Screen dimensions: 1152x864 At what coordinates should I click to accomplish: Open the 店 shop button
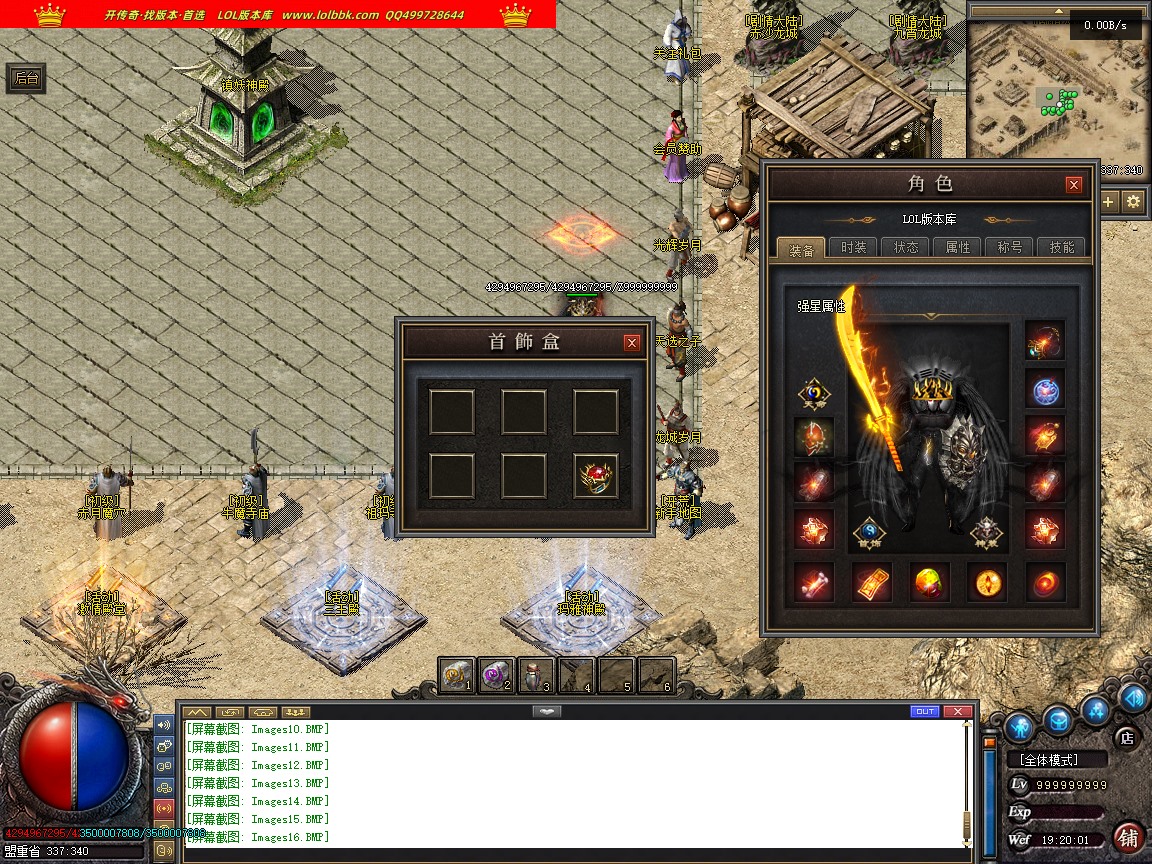[x=1127, y=738]
